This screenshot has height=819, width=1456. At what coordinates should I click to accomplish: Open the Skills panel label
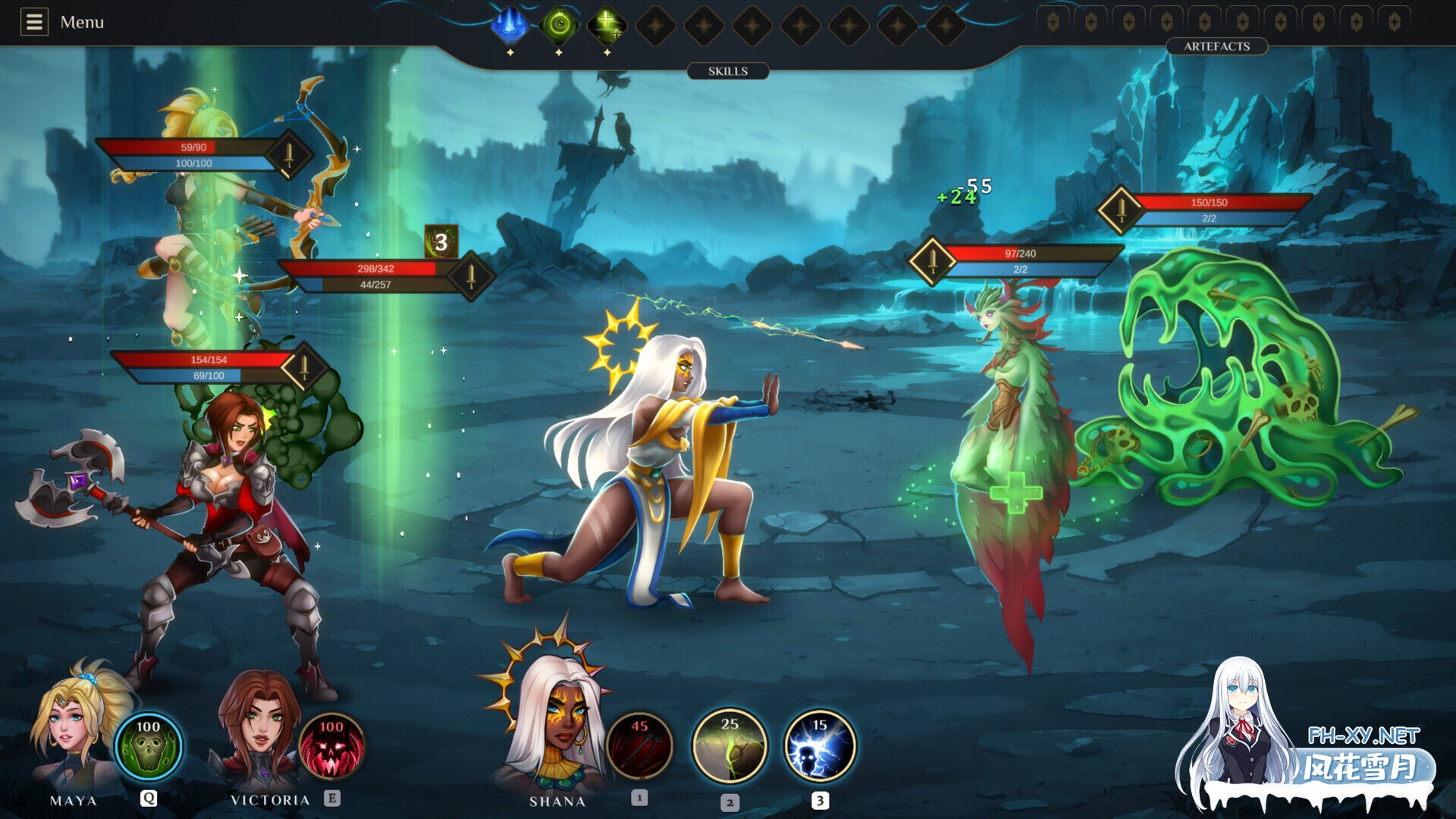pyautogui.click(x=728, y=71)
